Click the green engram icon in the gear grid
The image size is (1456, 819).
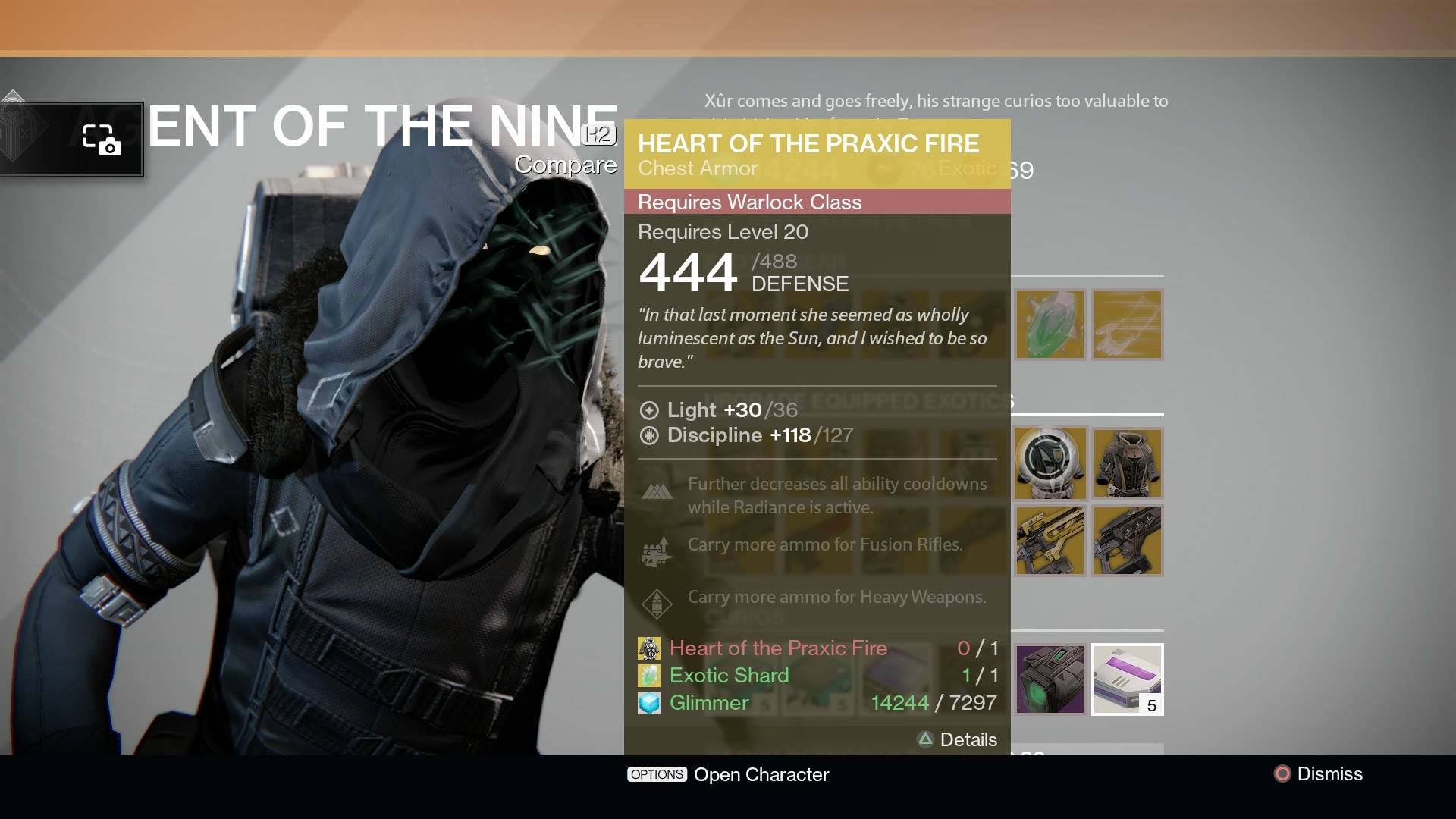(x=1052, y=325)
